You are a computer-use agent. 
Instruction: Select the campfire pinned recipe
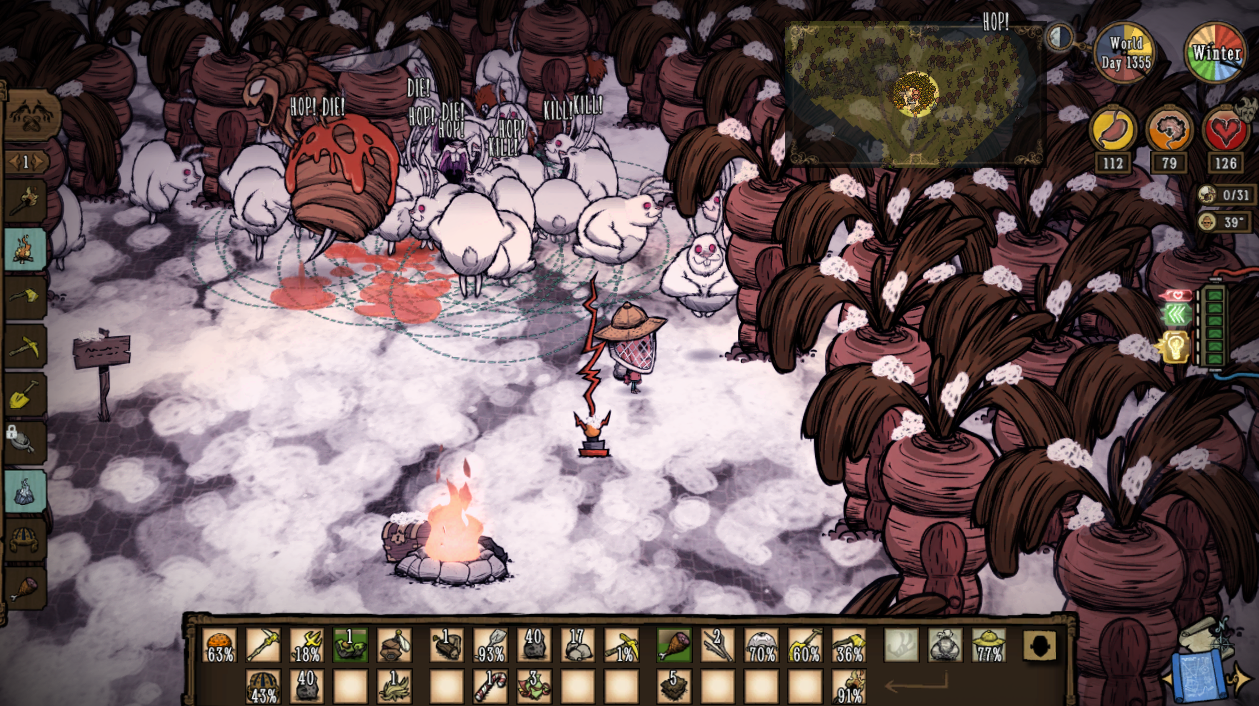pyautogui.click(x=26, y=249)
